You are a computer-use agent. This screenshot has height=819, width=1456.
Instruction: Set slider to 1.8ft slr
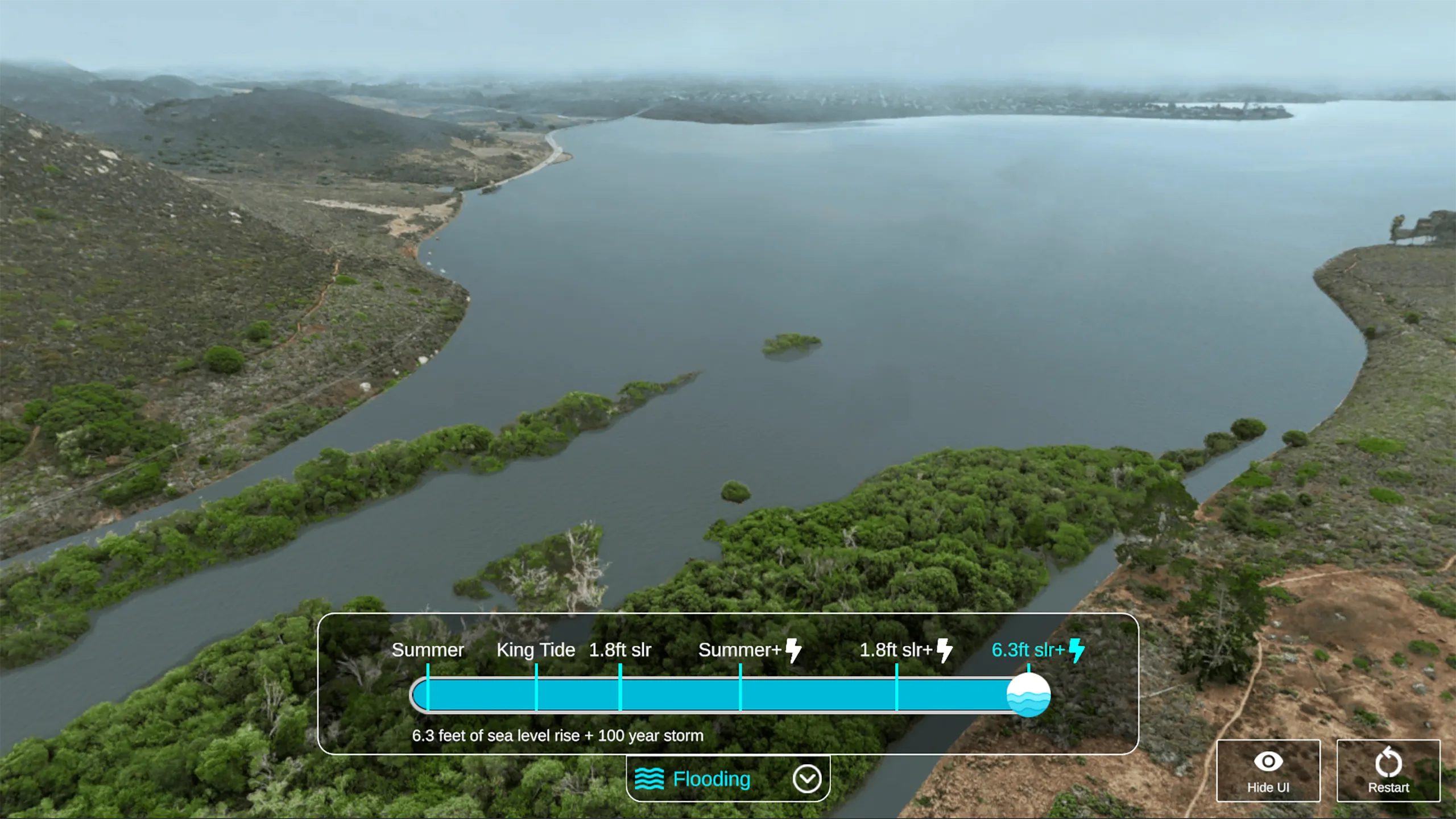pos(620,650)
